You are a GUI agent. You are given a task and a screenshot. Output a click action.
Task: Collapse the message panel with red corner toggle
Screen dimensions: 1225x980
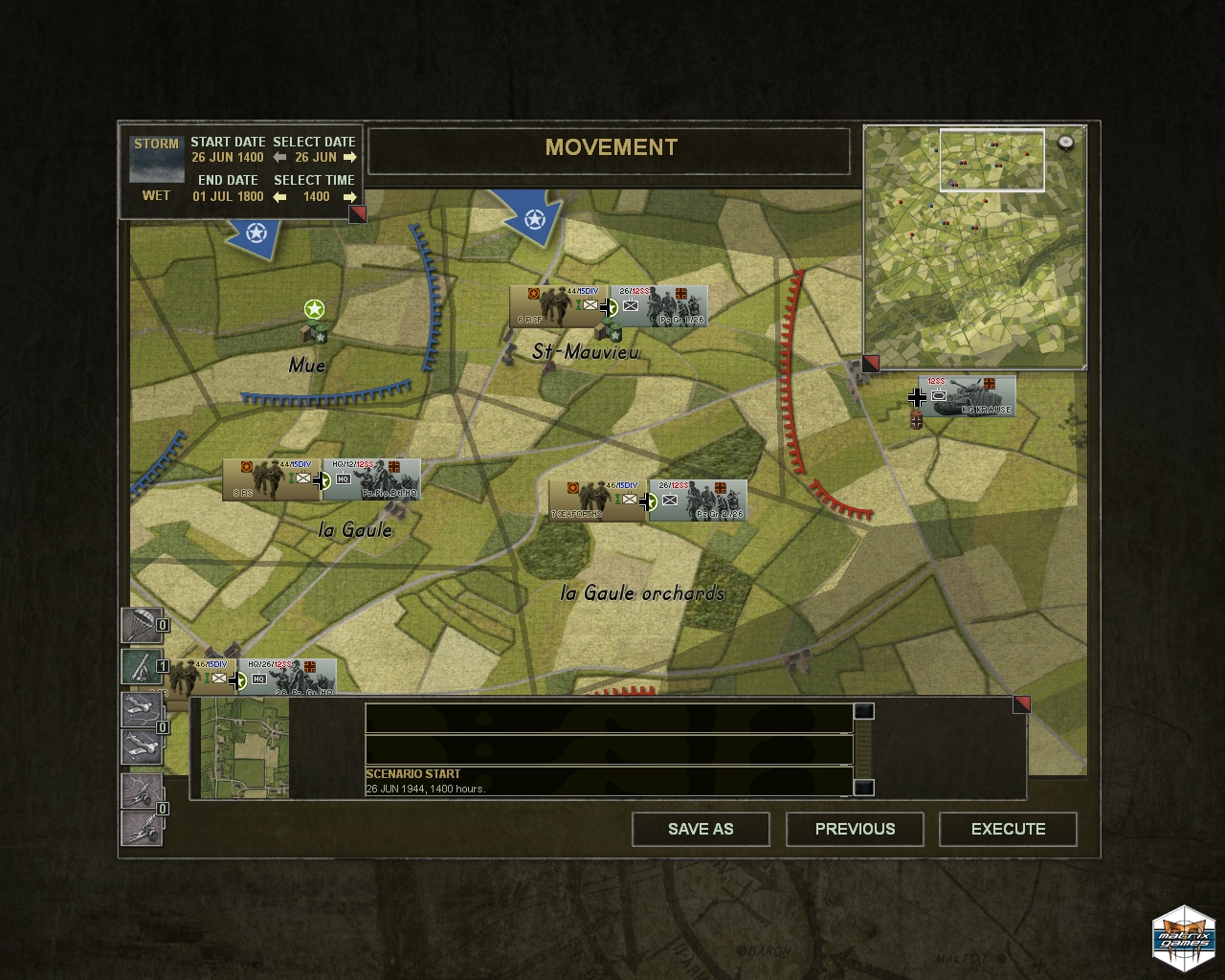pyautogui.click(x=1021, y=704)
